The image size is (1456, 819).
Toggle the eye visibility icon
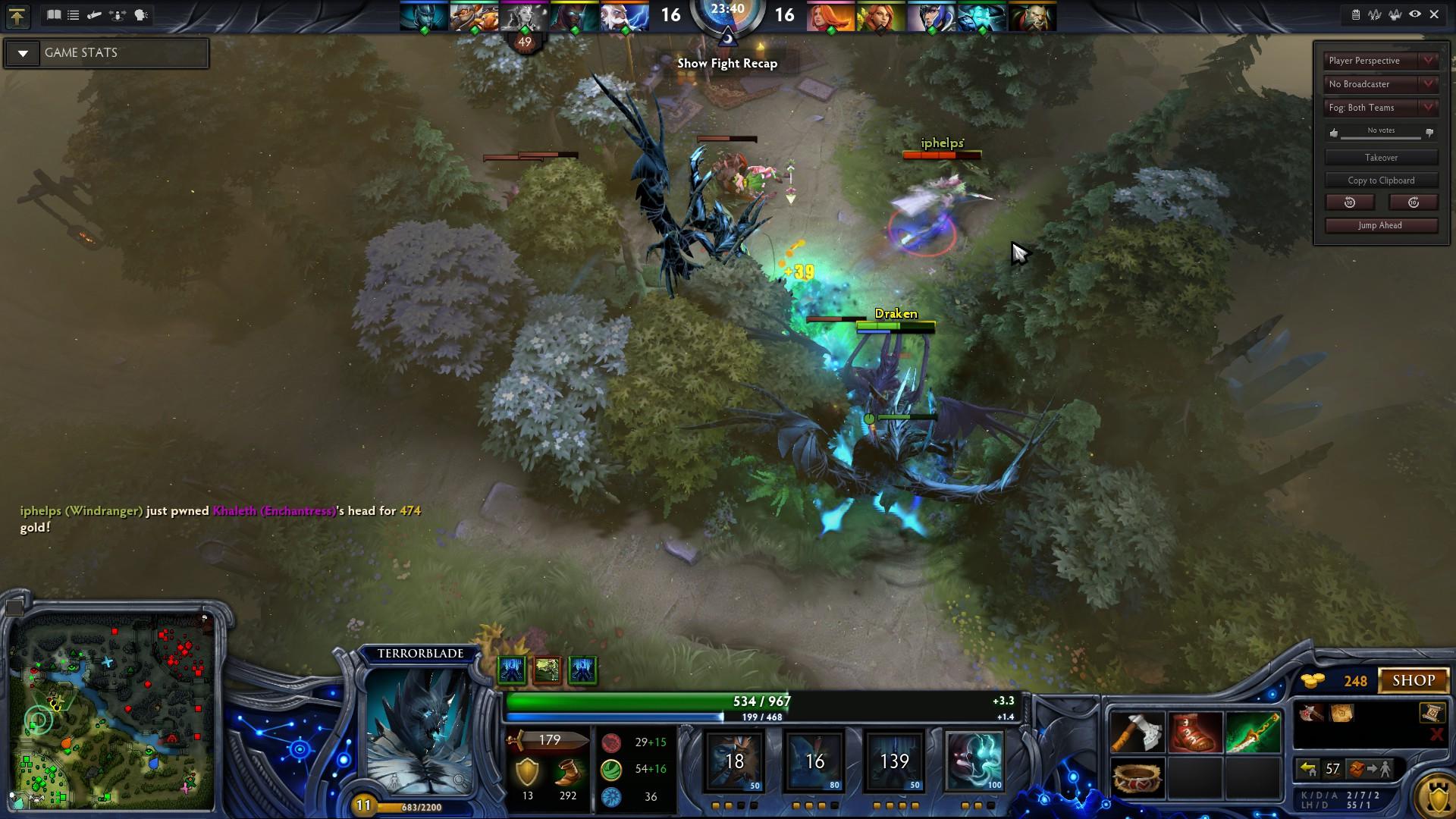click(1415, 14)
